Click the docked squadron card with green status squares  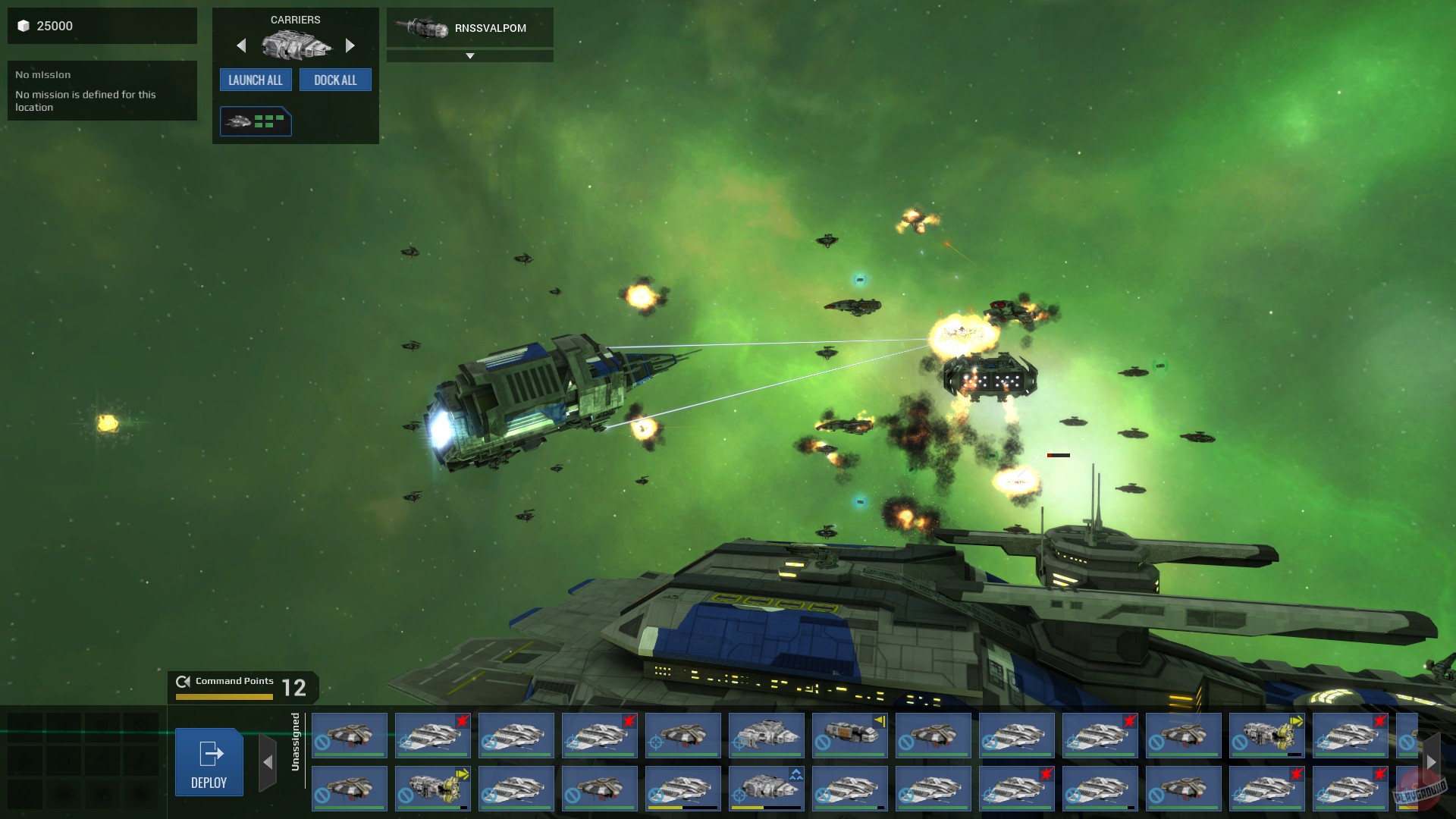coord(256,121)
